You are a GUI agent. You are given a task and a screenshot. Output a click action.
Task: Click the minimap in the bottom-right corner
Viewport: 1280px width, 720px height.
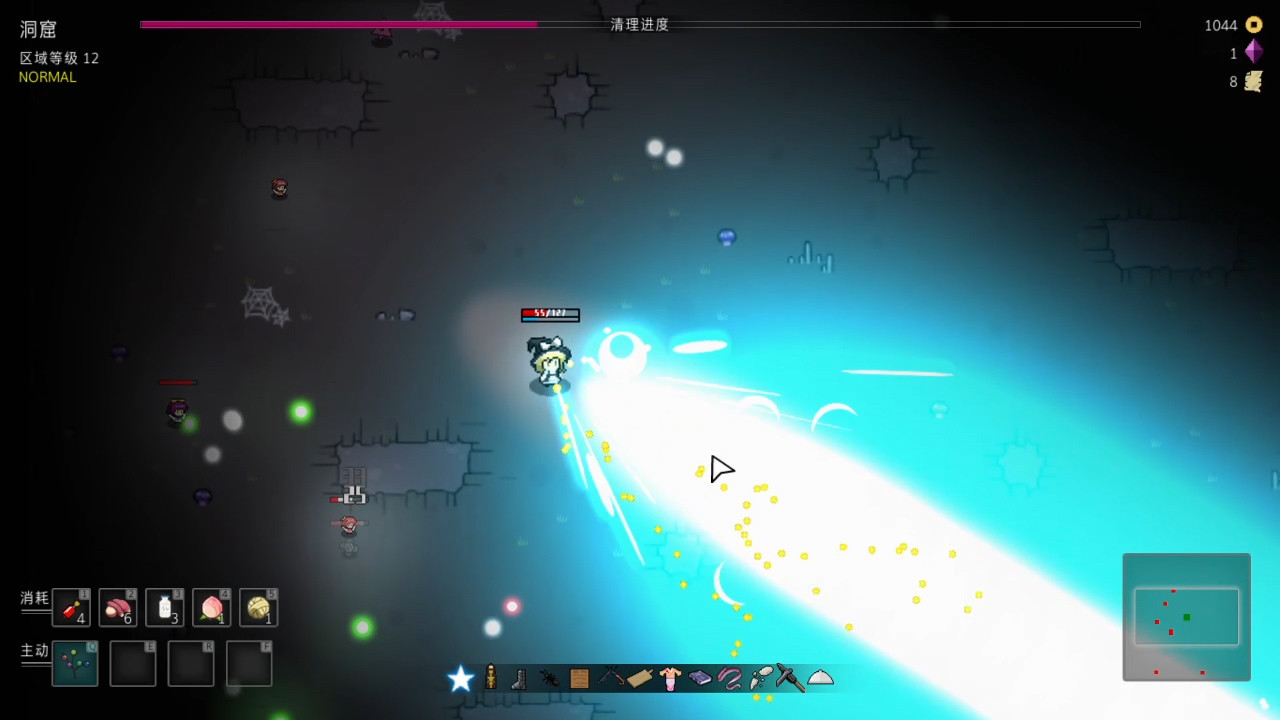1186,617
